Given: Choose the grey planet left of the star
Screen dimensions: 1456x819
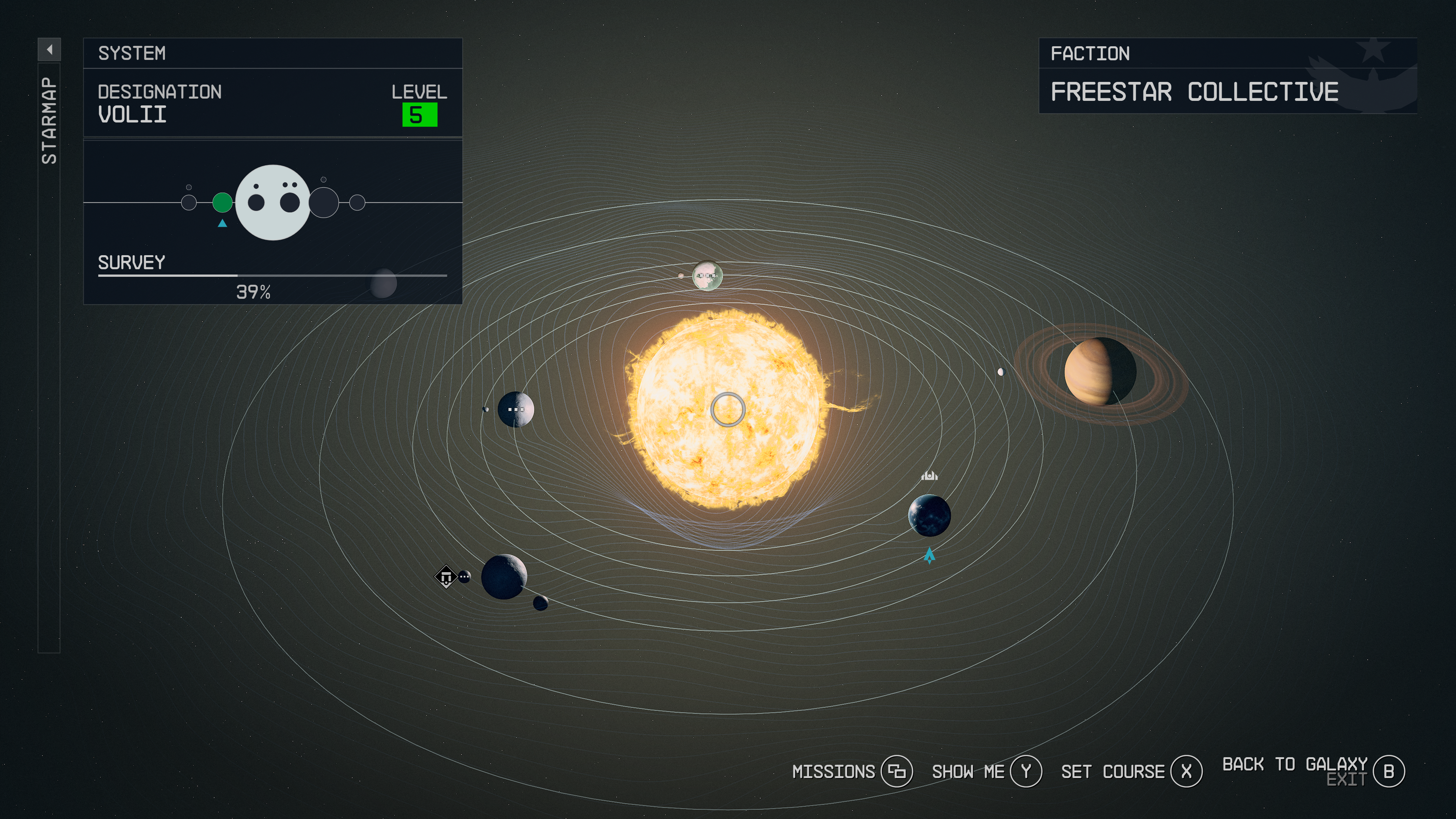Looking at the screenshot, I should 516,409.
